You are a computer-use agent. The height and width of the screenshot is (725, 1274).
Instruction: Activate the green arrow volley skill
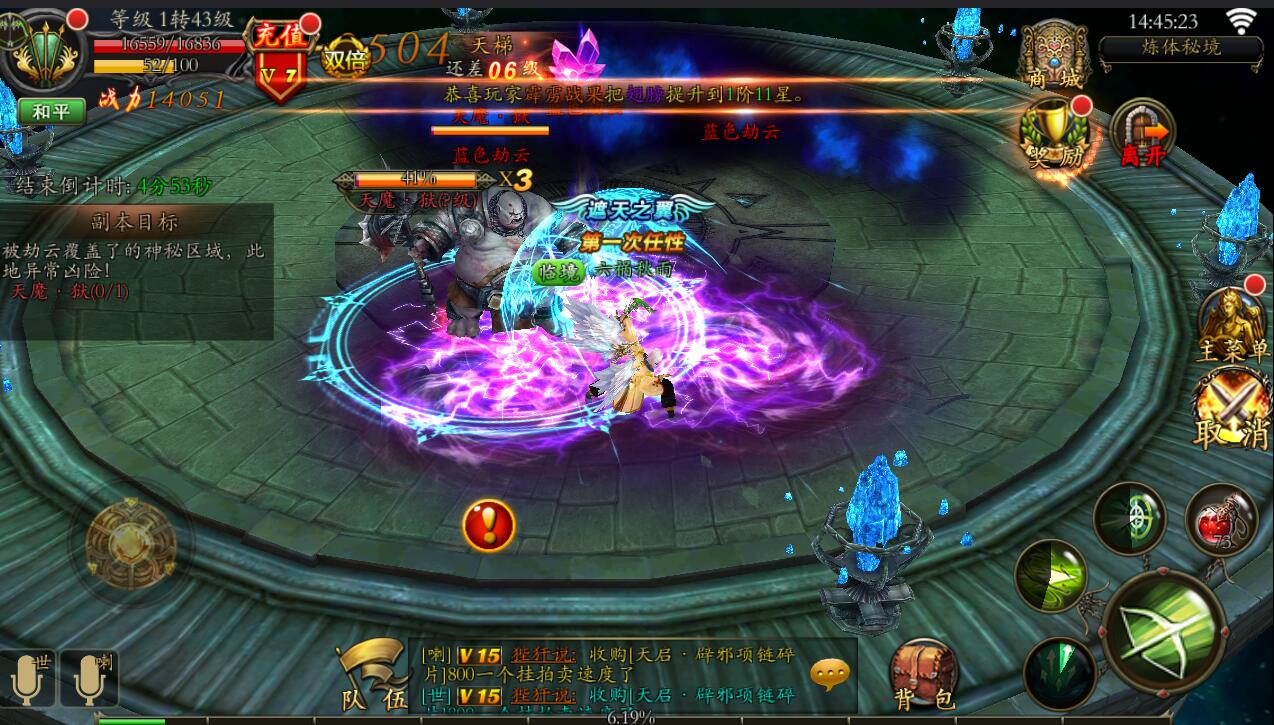pyautogui.click(x=1050, y=576)
